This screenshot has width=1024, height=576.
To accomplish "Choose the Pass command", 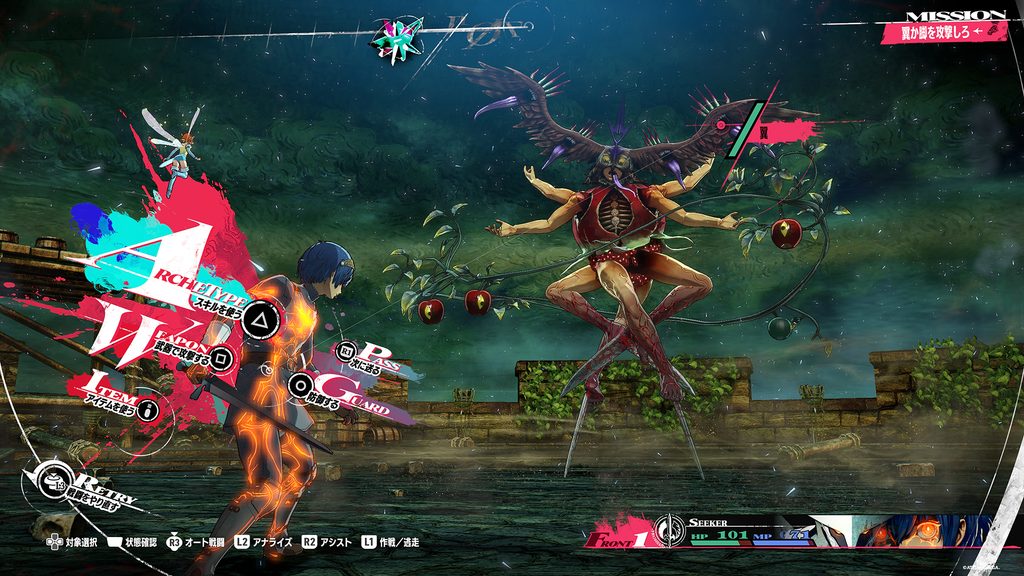I will (x=347, y=351).
